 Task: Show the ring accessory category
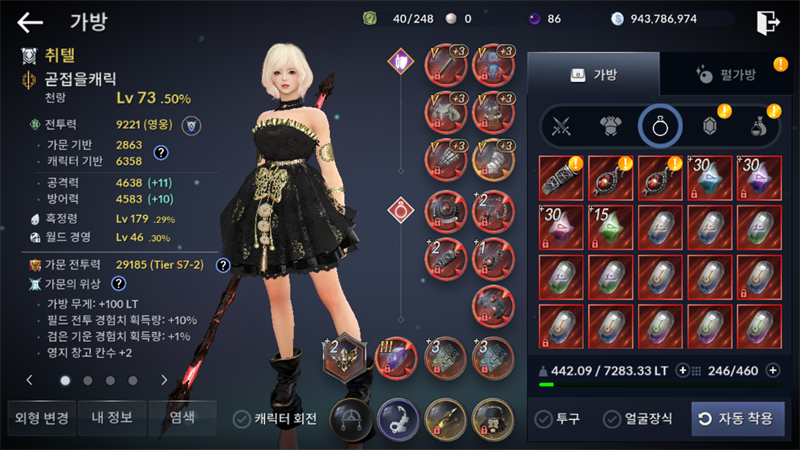(659, 126)
